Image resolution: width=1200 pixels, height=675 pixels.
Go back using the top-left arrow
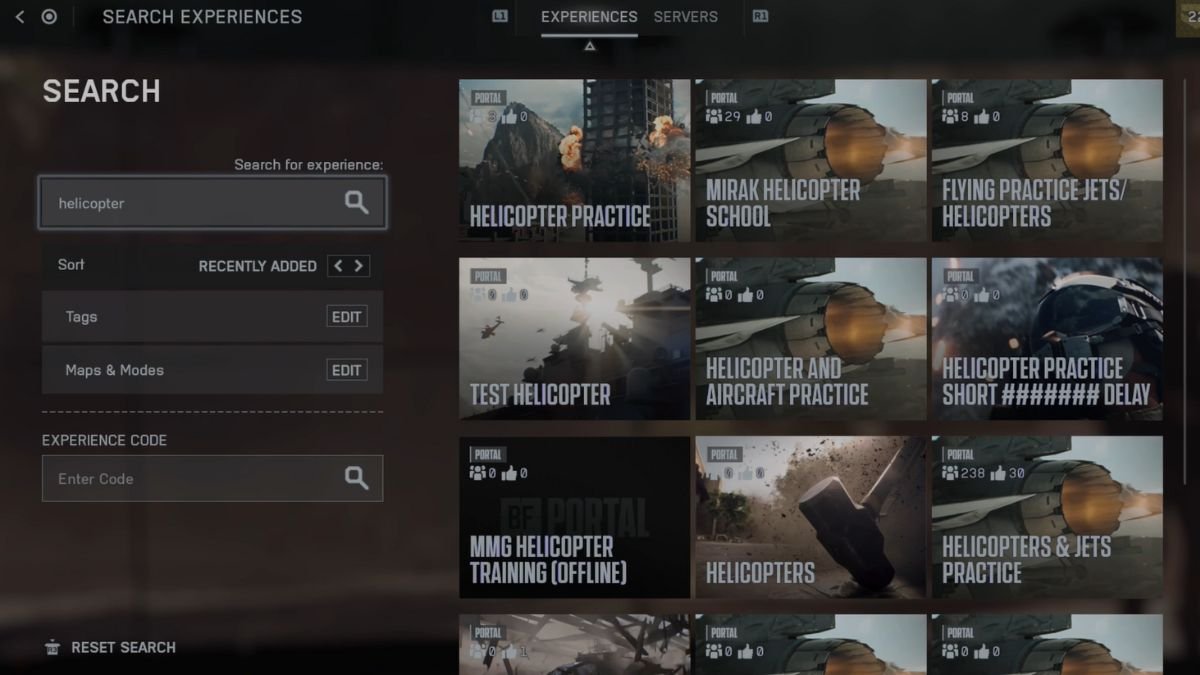tap(20, 17)
